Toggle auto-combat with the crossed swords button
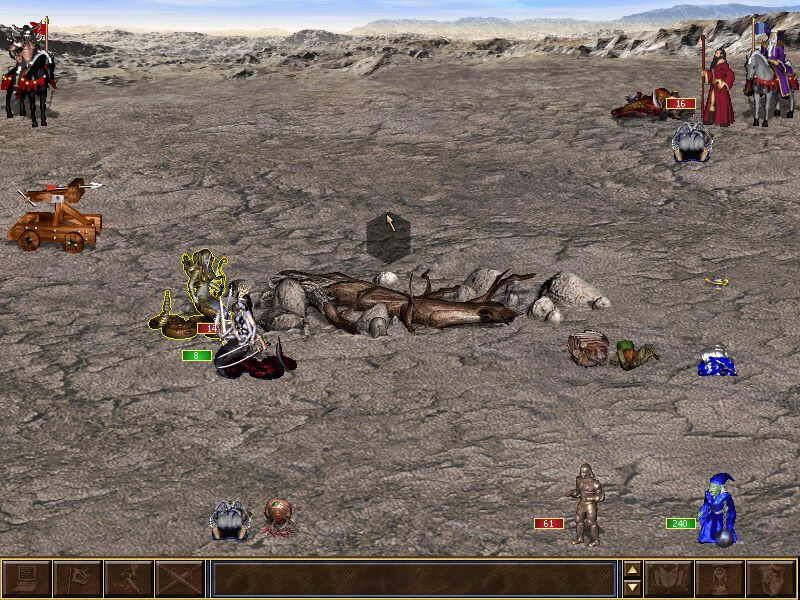 (x=180, y=579)
